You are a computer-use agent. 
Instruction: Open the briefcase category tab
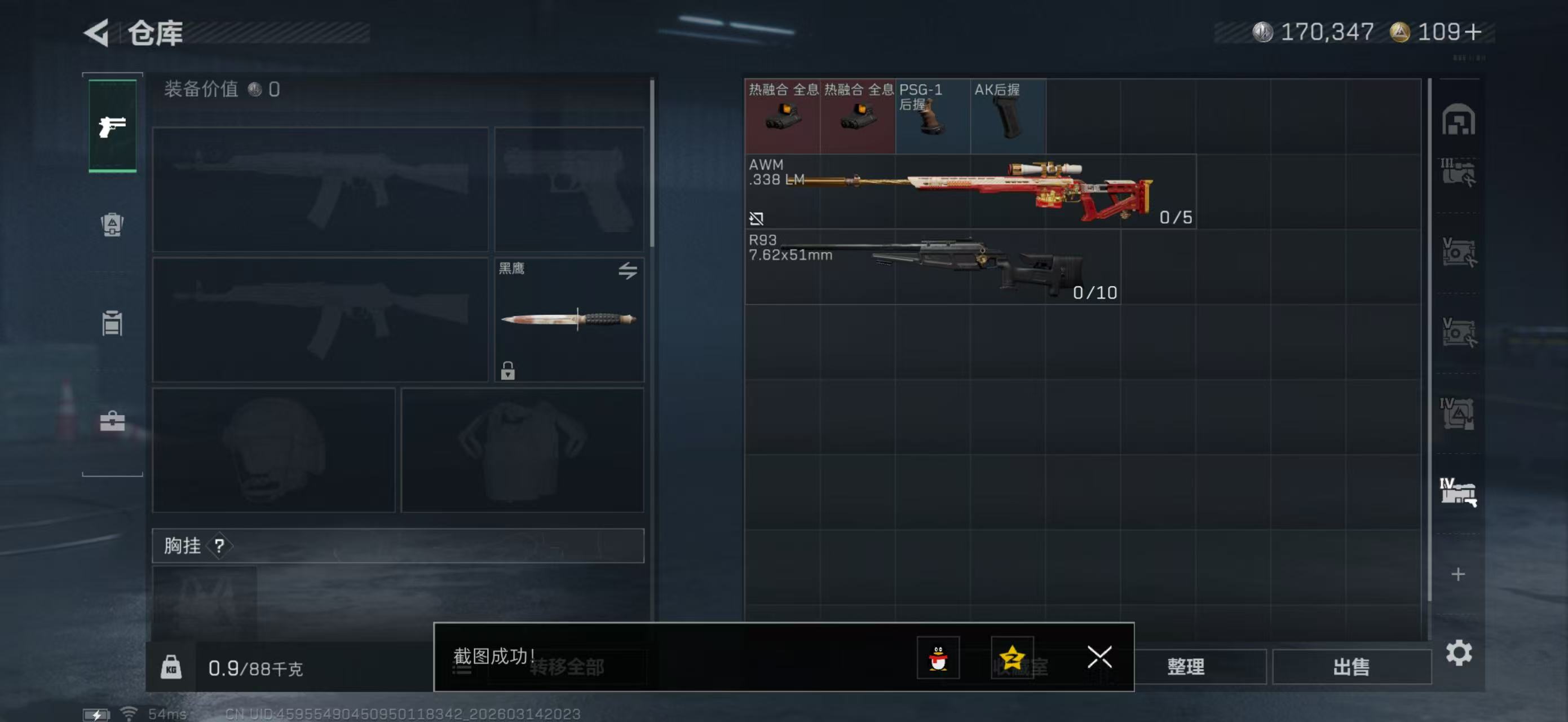(112, 421)
